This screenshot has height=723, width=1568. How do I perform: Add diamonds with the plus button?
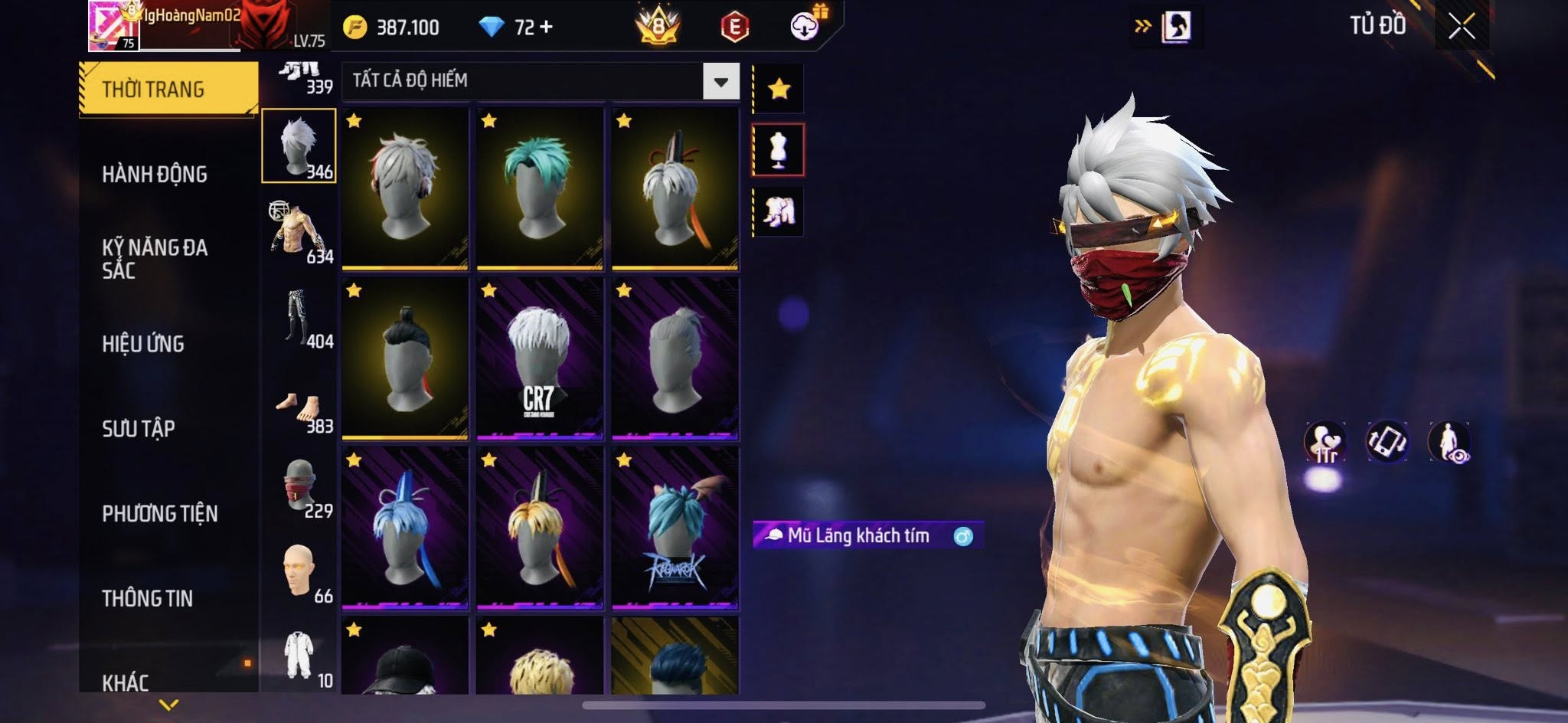tap(546, 28)
